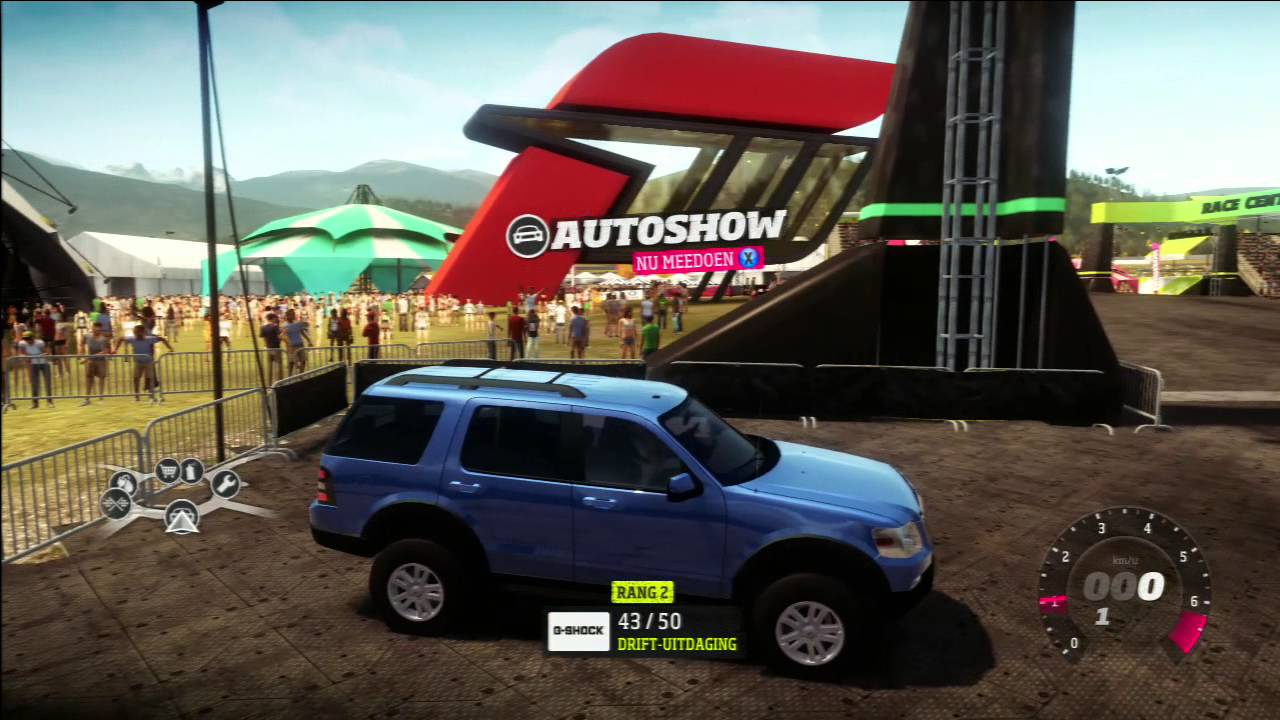Open the Drift-Uitdaging challenge tracker
This screenshot has width=1280, height=720.
tap(677, 644)
